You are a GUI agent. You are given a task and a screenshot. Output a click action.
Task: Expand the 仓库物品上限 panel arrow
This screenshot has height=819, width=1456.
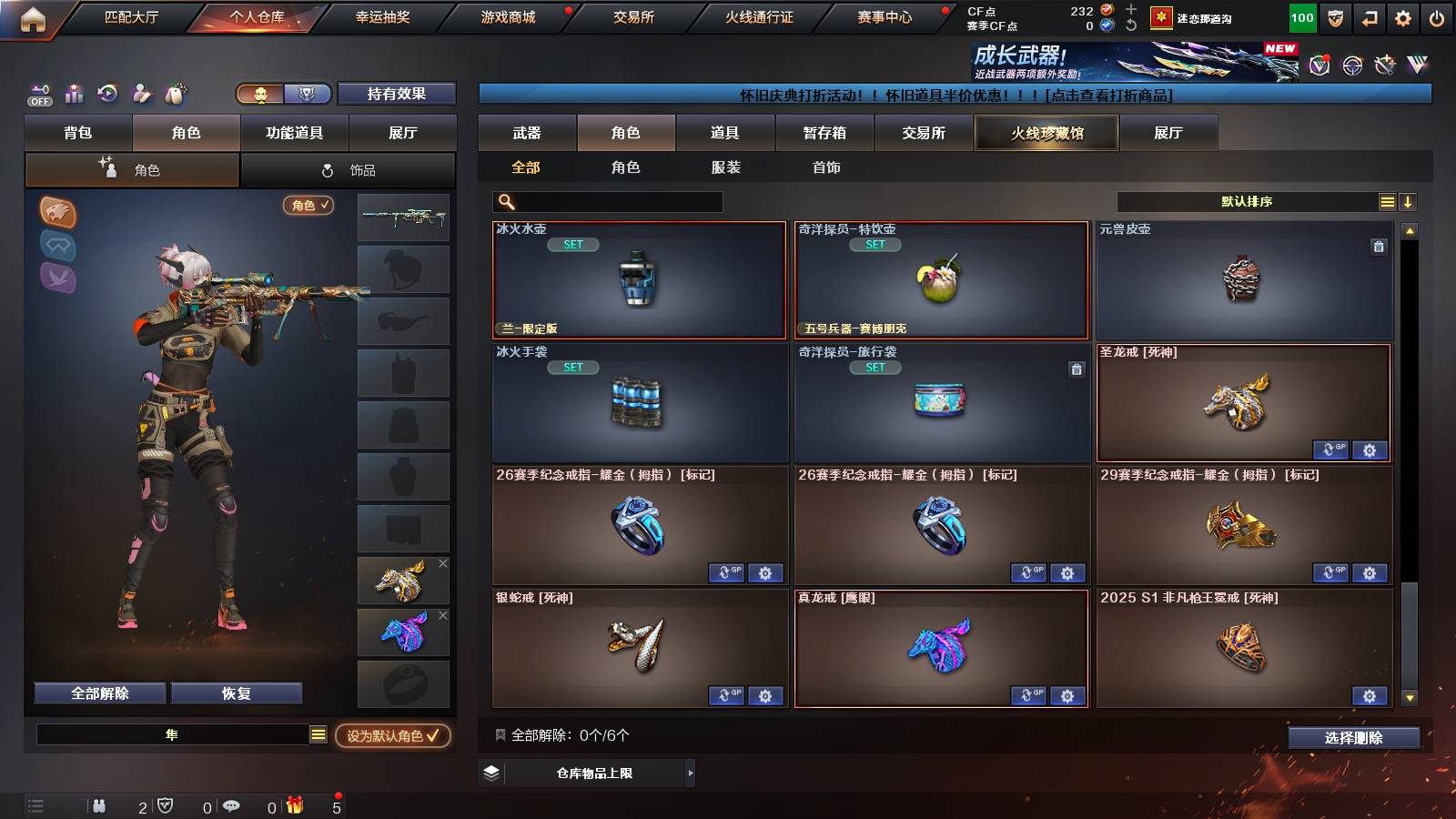[x=692, y=774]
